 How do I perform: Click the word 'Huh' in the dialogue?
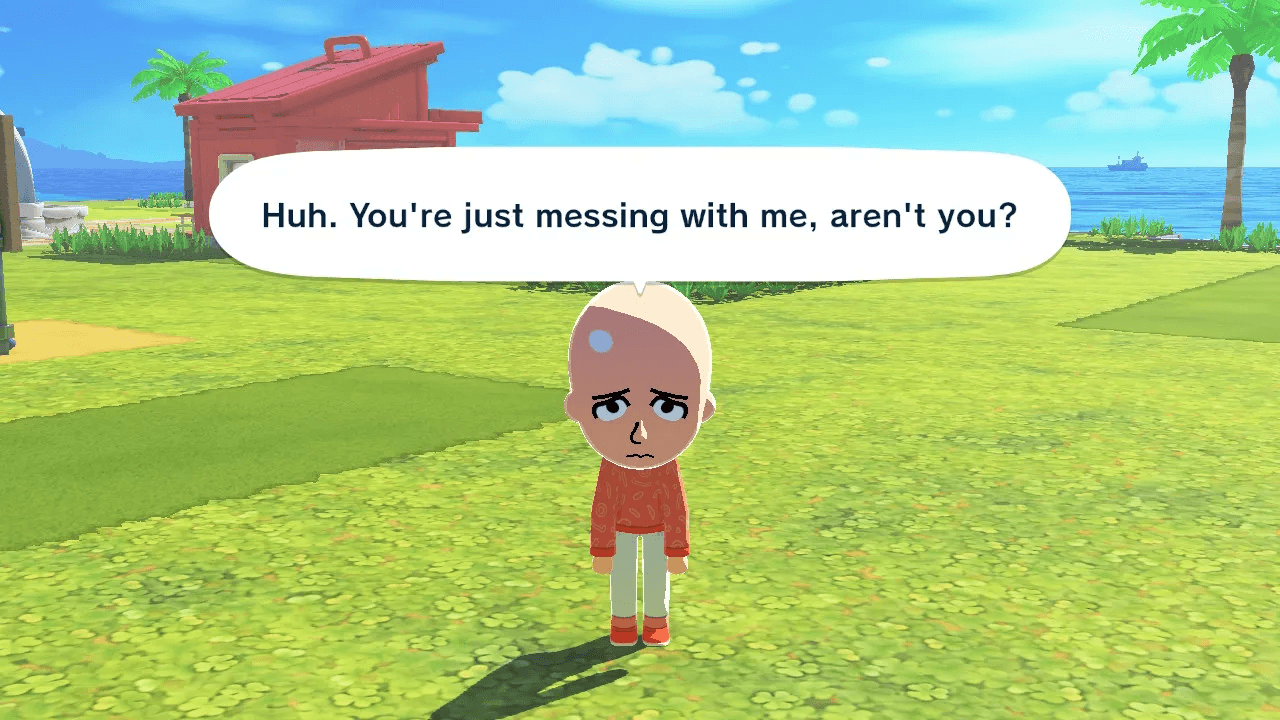pyautogui.click(x=293, y=216)
